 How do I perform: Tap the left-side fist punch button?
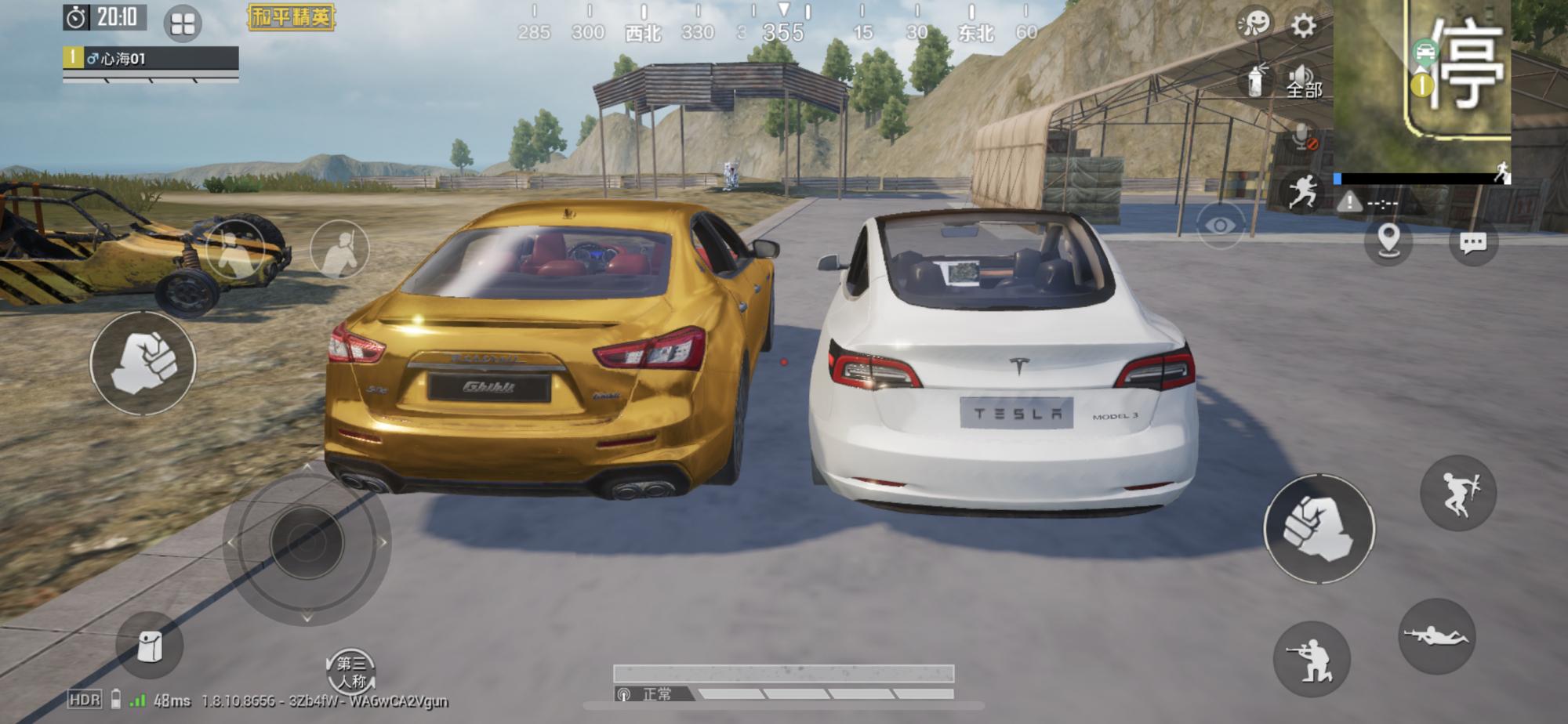tap(143, 363)
